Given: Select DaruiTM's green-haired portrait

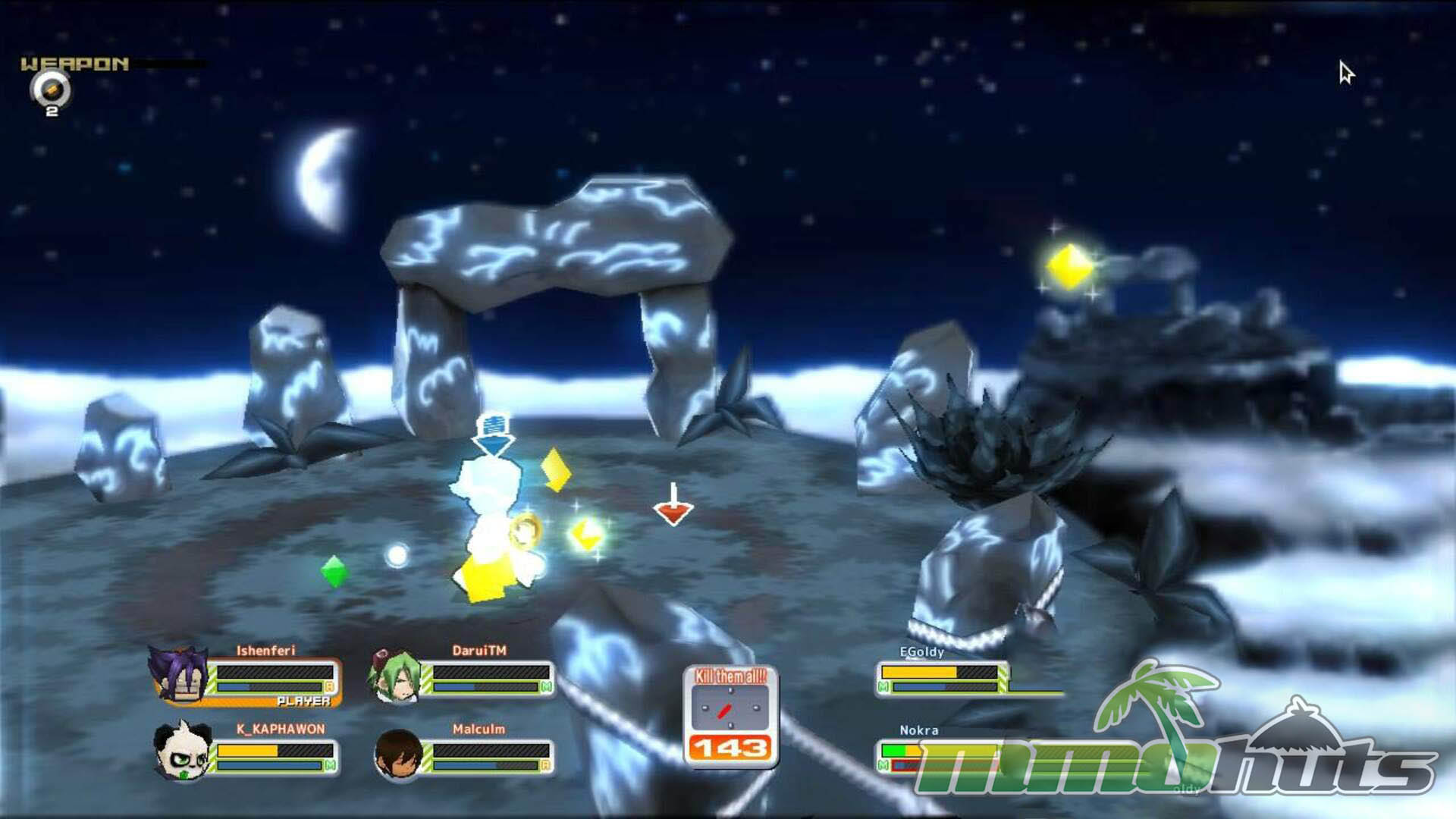Looking at the screenshot, I should point(396,675).
